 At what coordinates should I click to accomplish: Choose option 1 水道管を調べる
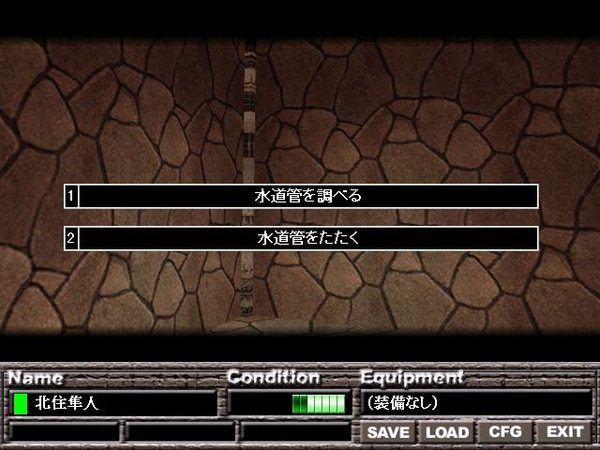(x=308, y=196)
